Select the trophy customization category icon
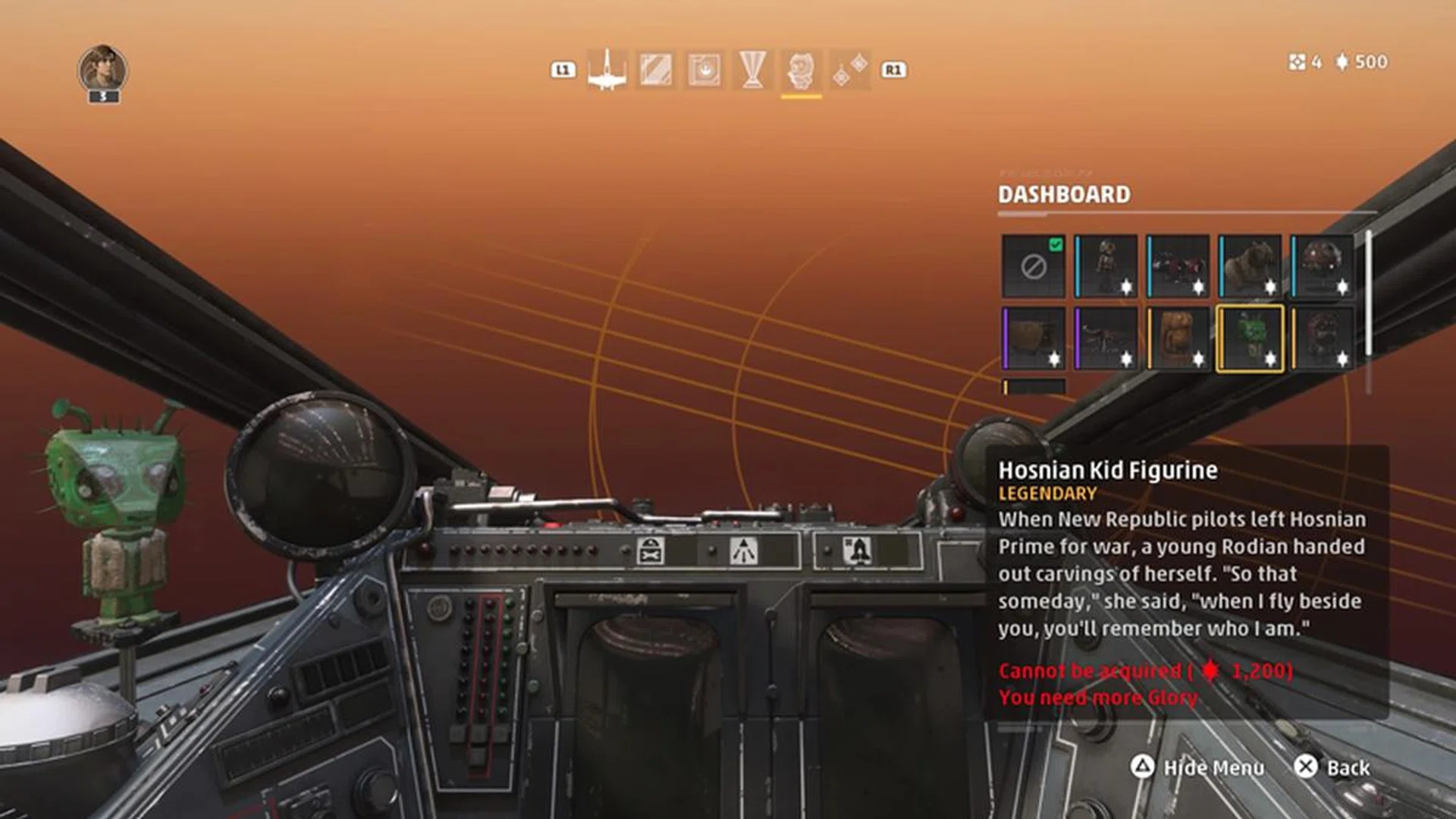Viewport: 1456px width, 819px height. pos(752,72)
